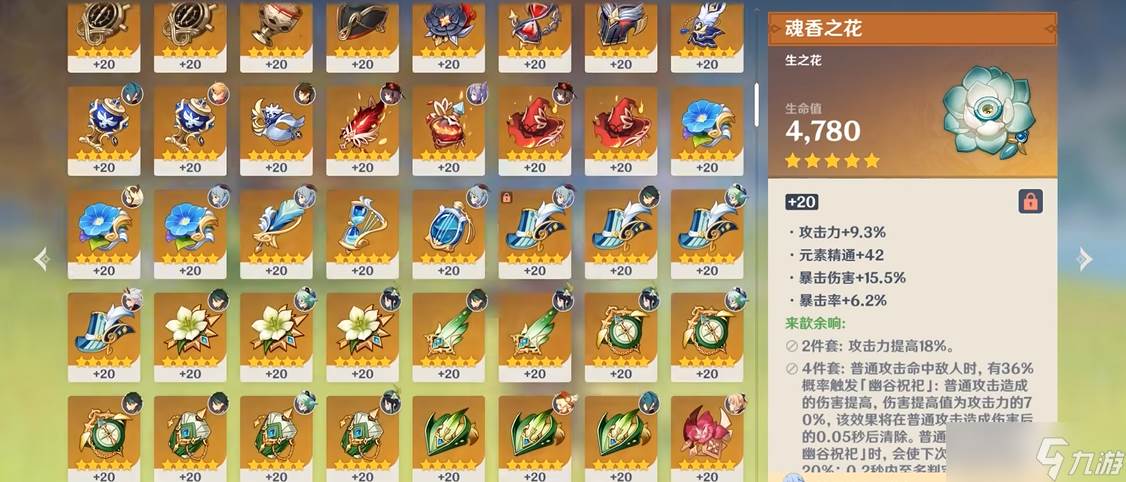The height and width of the screenshot is (482, 1126).
Task: Go to the next item with the right arrow
Action: coord(1084,259)
